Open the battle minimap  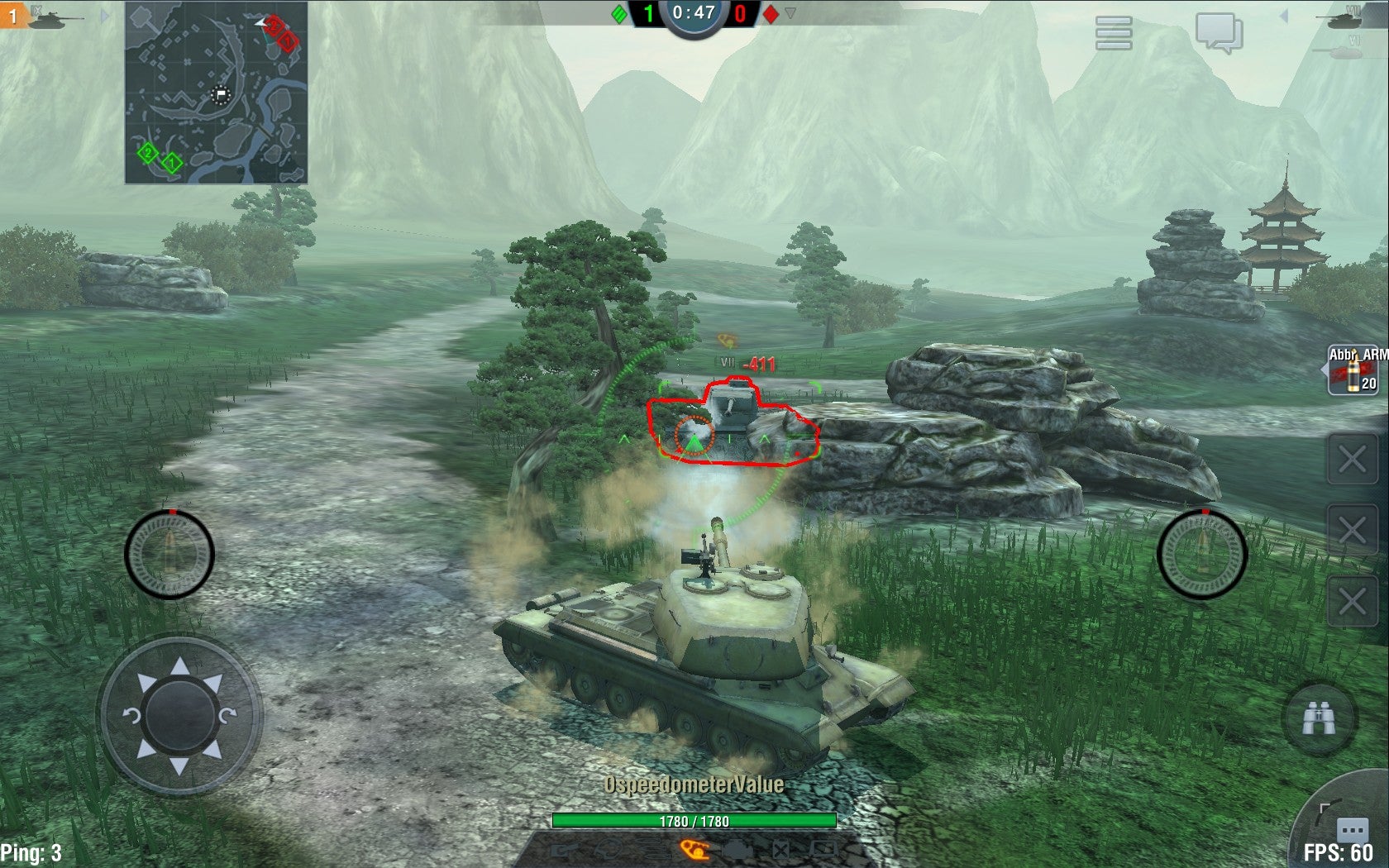[x=216, y=92]
